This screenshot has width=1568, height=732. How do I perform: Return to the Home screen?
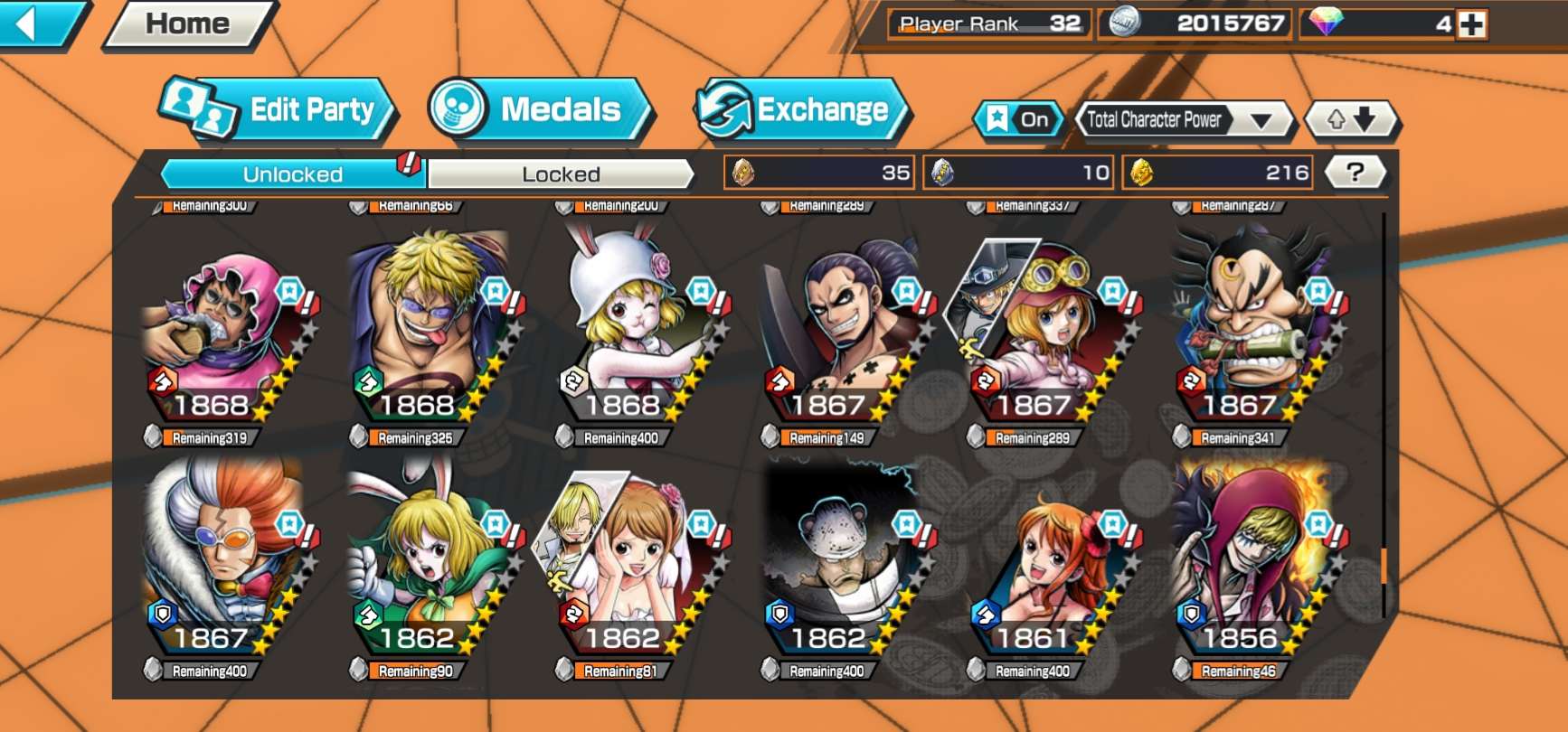[x=188, y=23]
